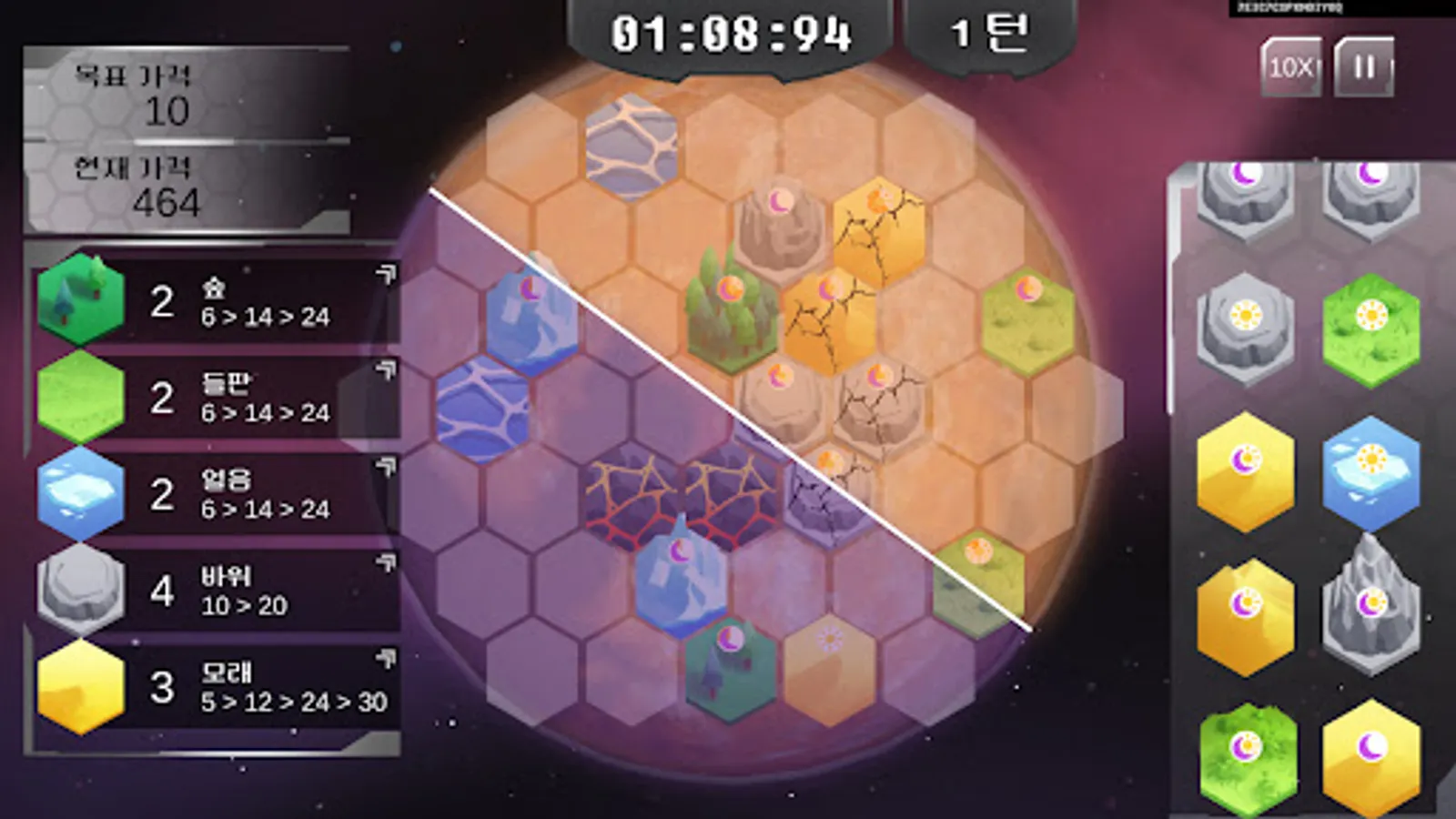
Task: Select the sun-marked gray rock tile in inventory
Action: 1247,314
